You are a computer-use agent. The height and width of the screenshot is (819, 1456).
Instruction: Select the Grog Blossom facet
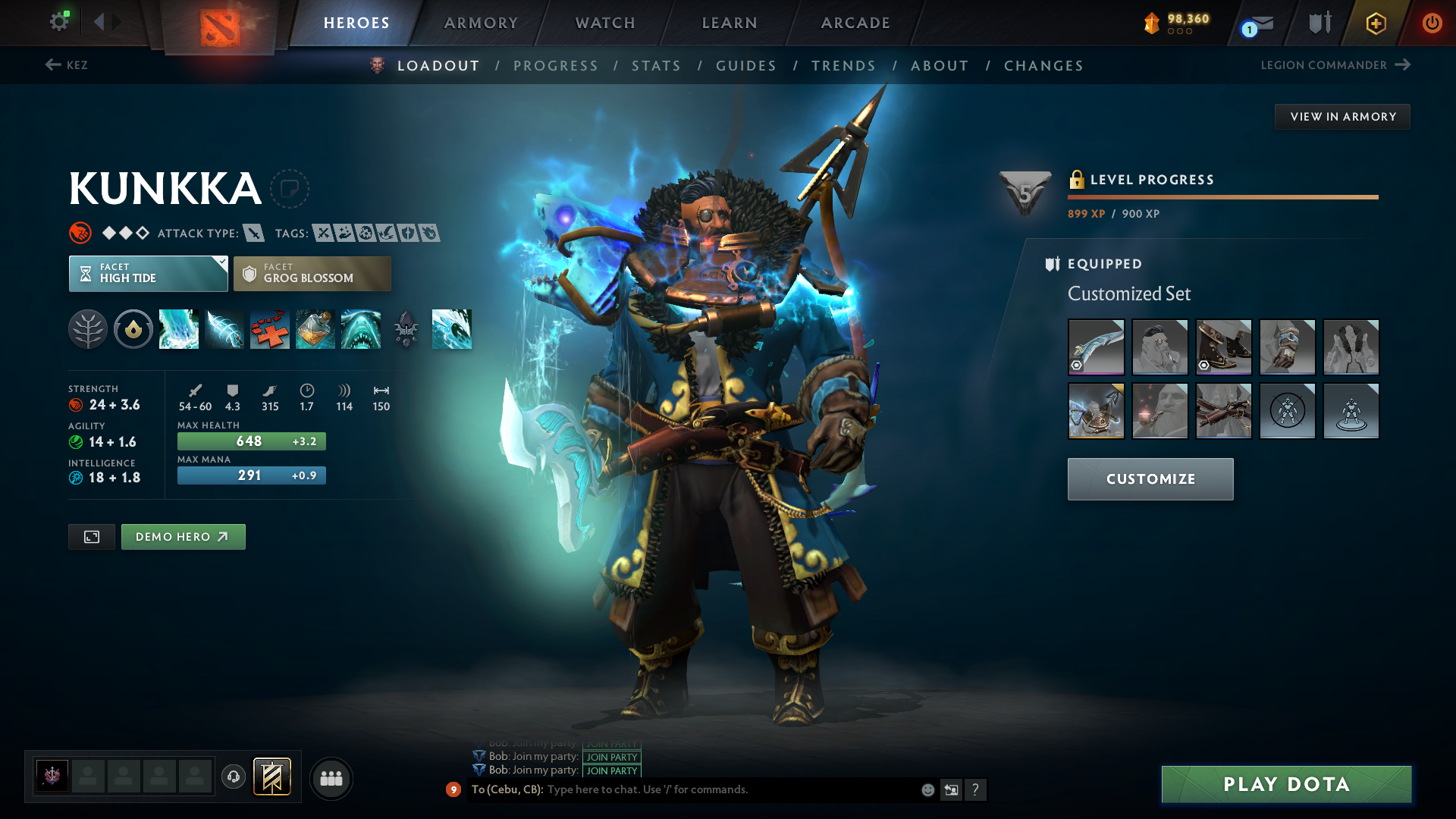click(312, 274)
